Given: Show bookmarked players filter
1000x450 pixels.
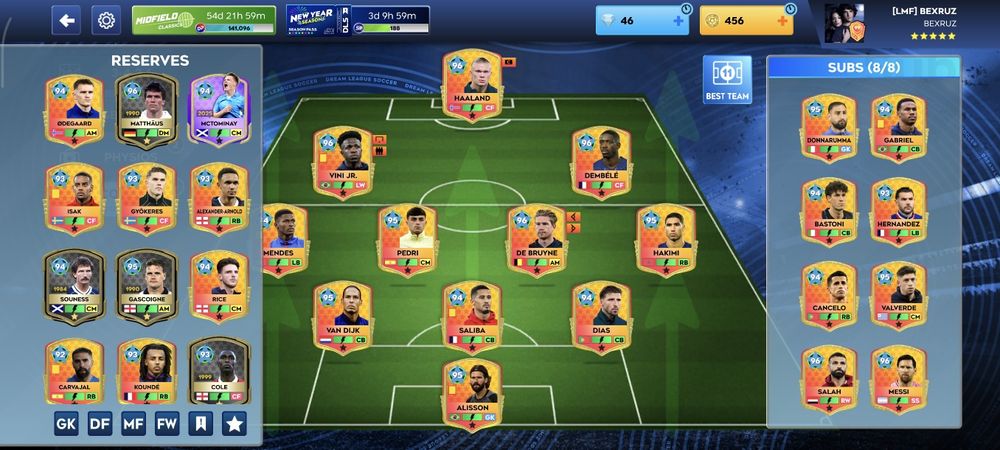Looking at the screenshot, I should tap(200, 423).
